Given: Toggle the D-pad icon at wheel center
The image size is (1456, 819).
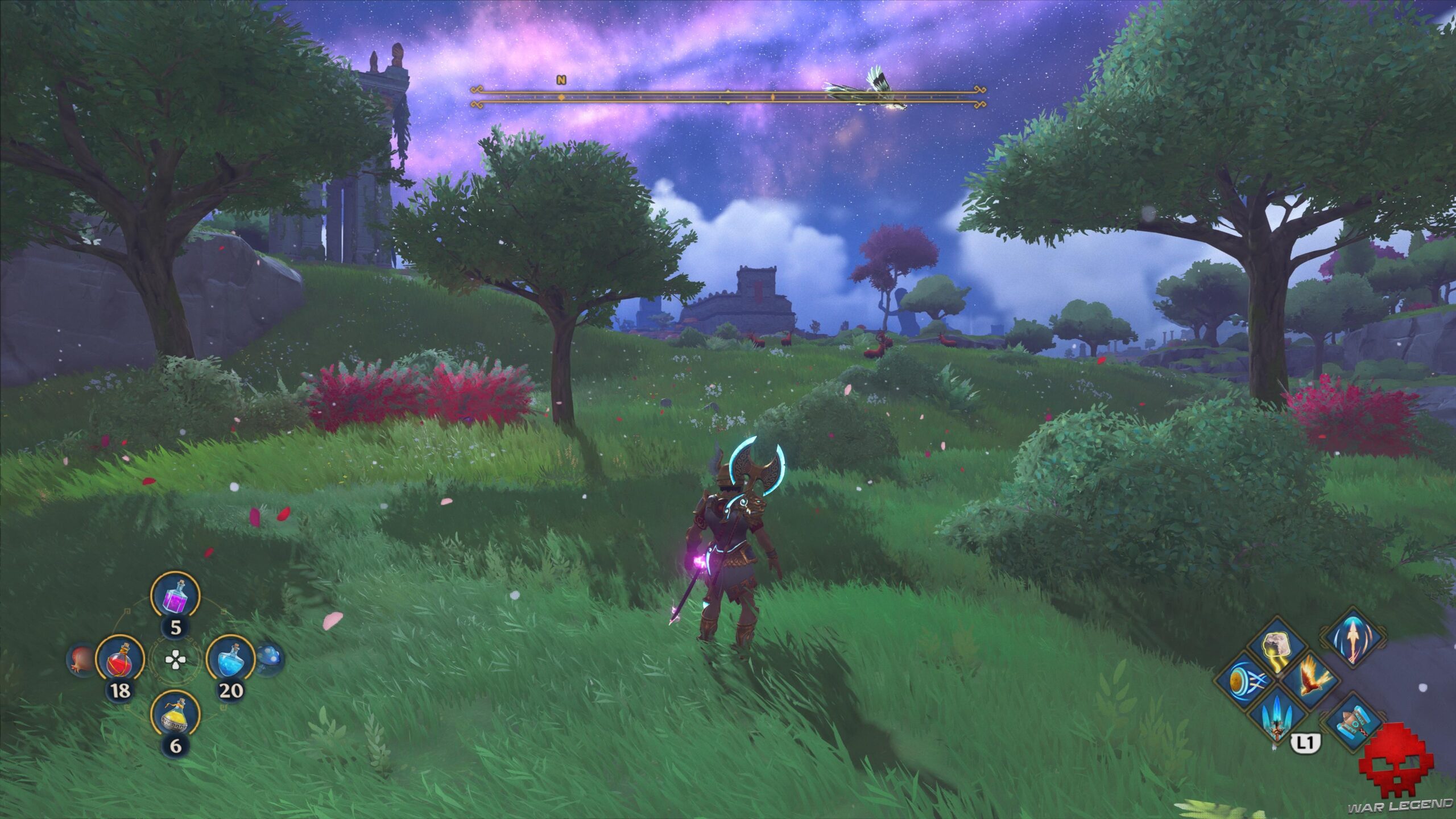Looking at the screenshot, I should [x=176, y=660].
